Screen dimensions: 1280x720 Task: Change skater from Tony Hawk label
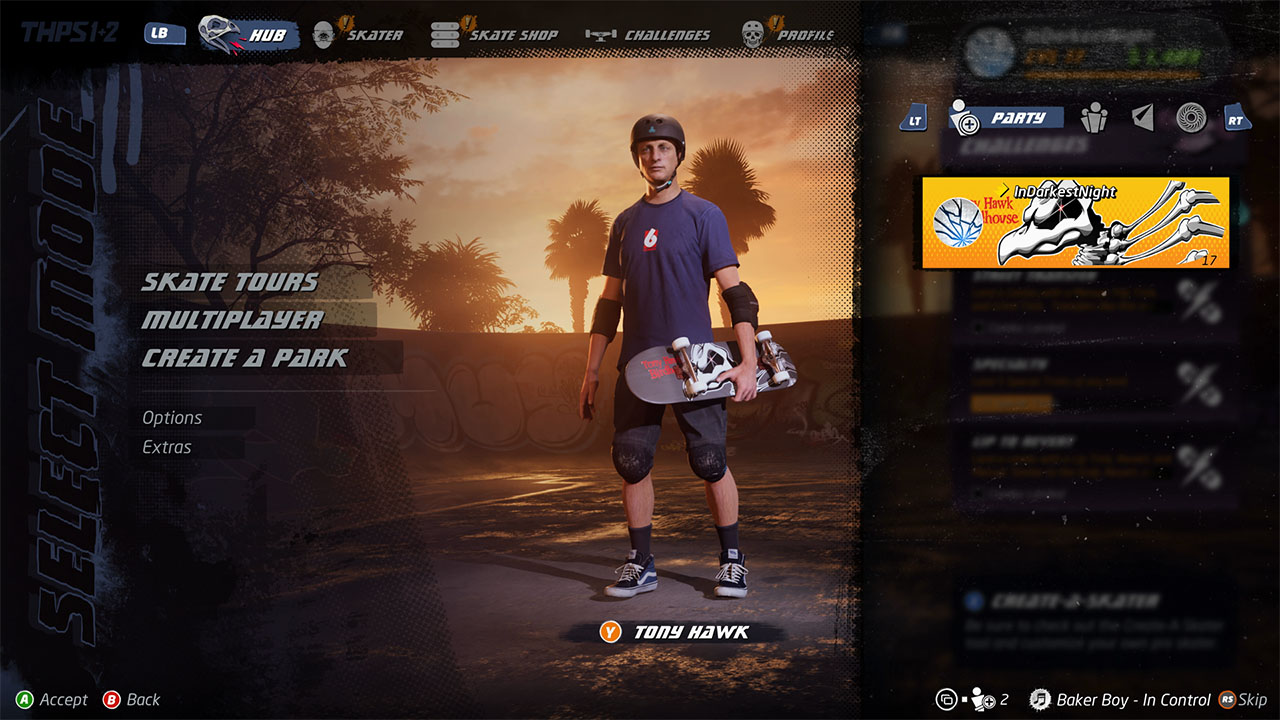pos(676,632)
